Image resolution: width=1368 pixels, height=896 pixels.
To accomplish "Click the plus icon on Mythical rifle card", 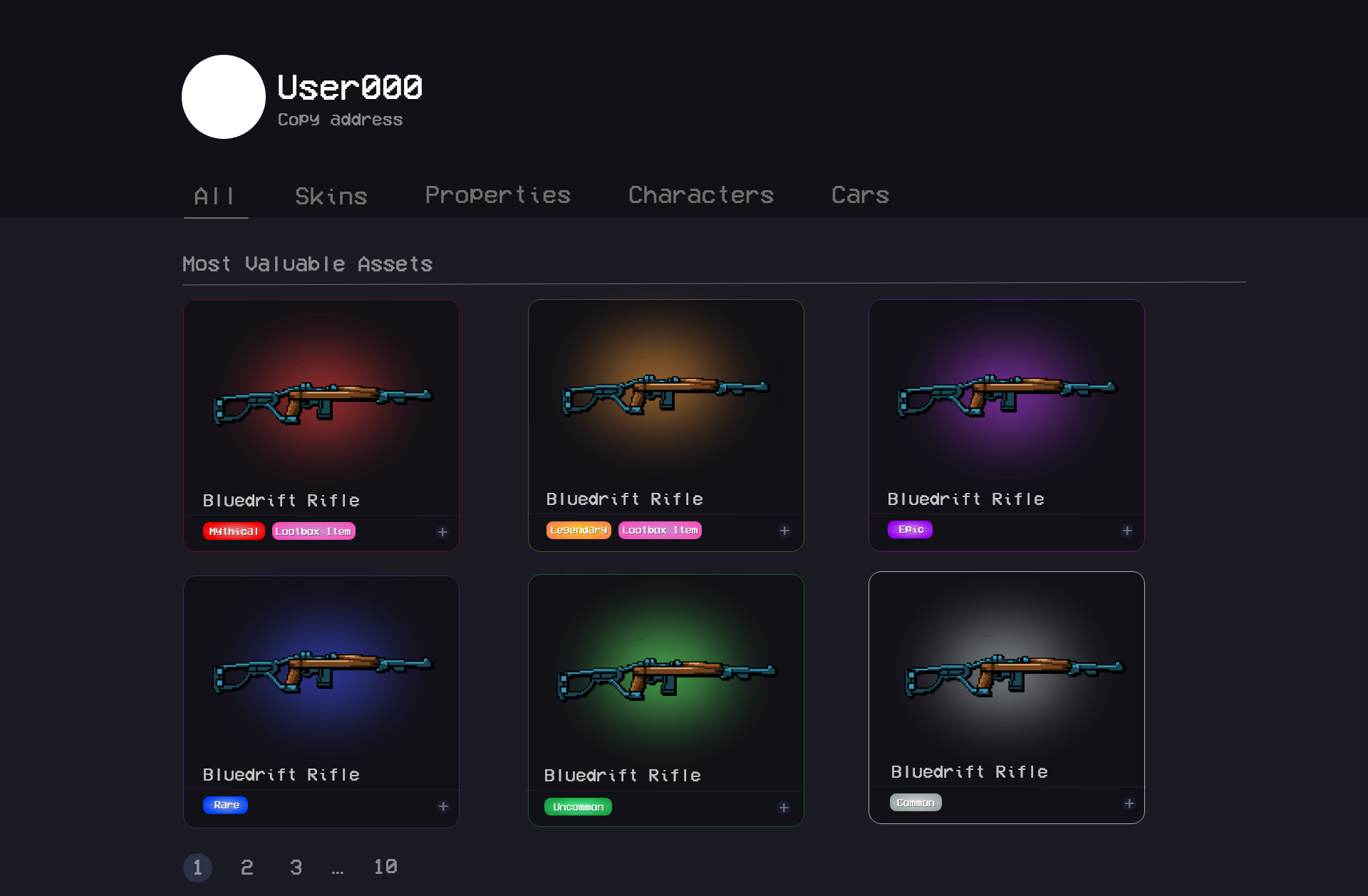I will click(442, 532).
